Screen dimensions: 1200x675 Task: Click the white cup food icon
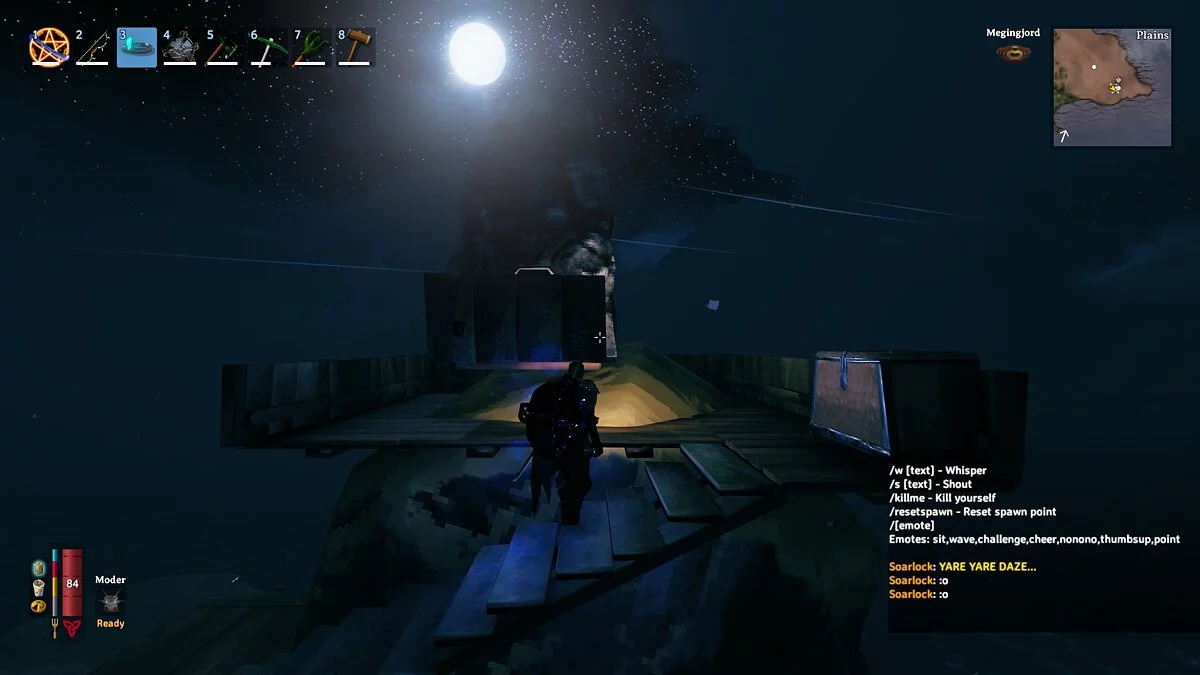pyautogui.click(x=38, y=587)
